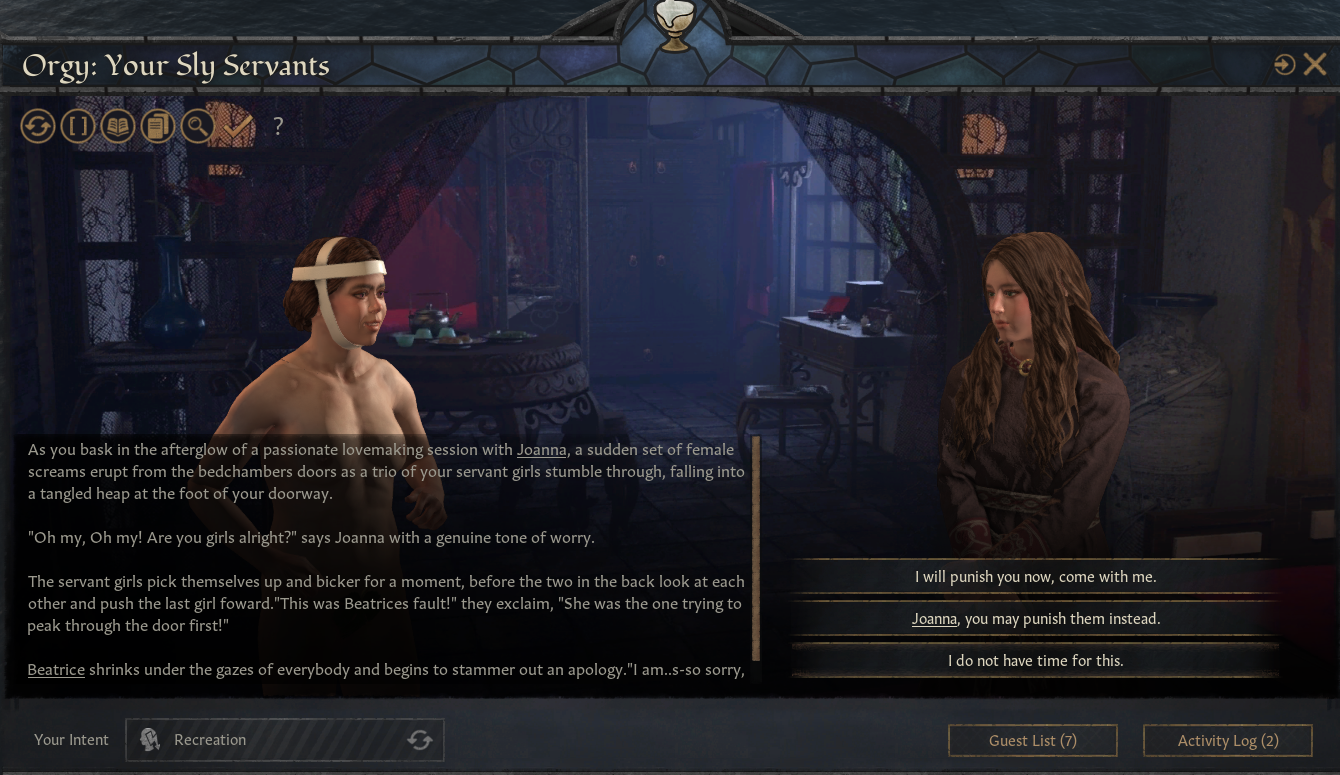Screen dimensions: 1340x775
Task: Select 'Joanna, you may punish them instead.'
Action: [1036, 619]
